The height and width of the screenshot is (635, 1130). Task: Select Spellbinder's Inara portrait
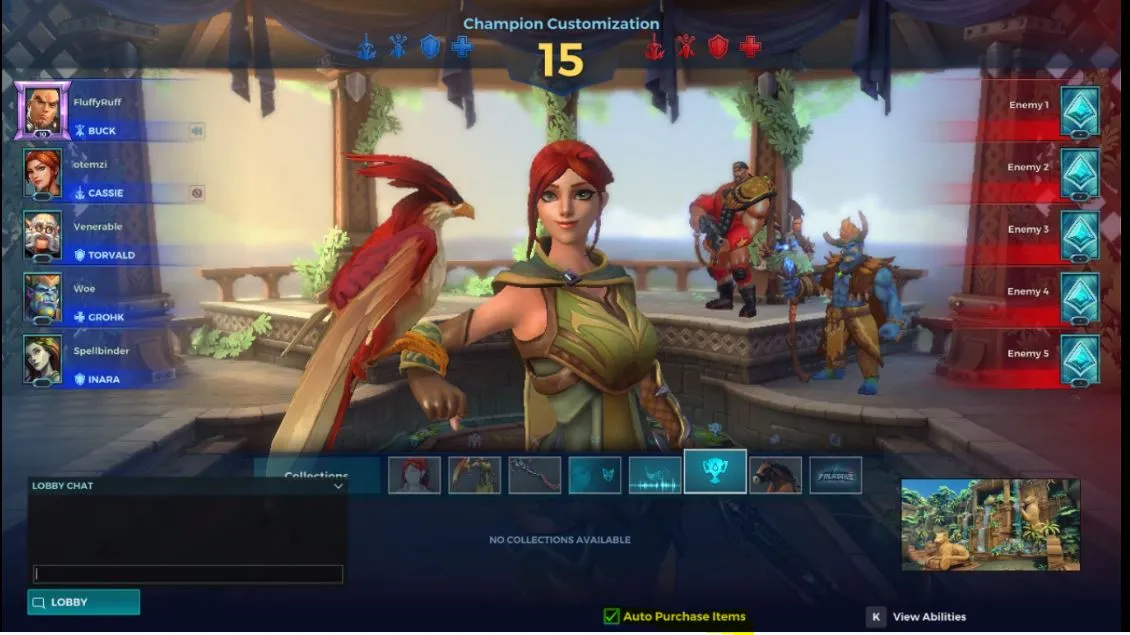point(42,359)
